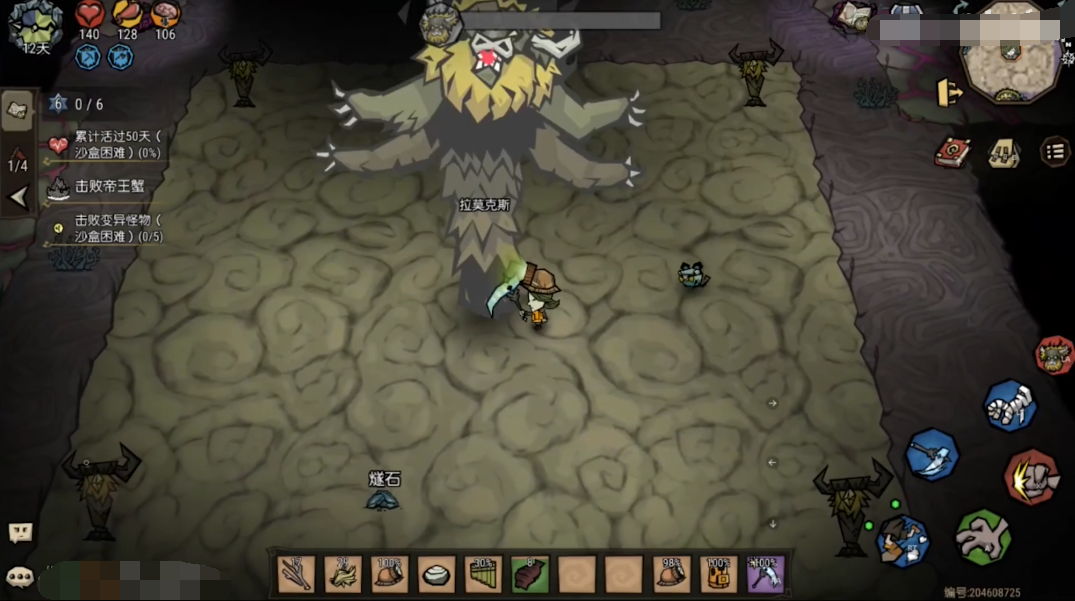
Task: Select the cut grass stack slot
Action: 343,574
